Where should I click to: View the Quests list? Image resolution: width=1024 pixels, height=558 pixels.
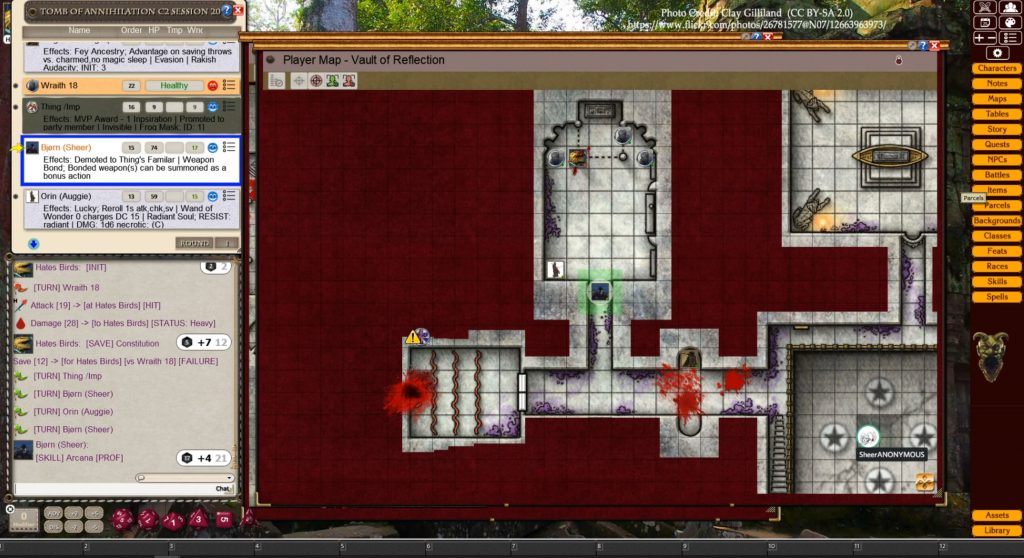(x=996, y=144)
